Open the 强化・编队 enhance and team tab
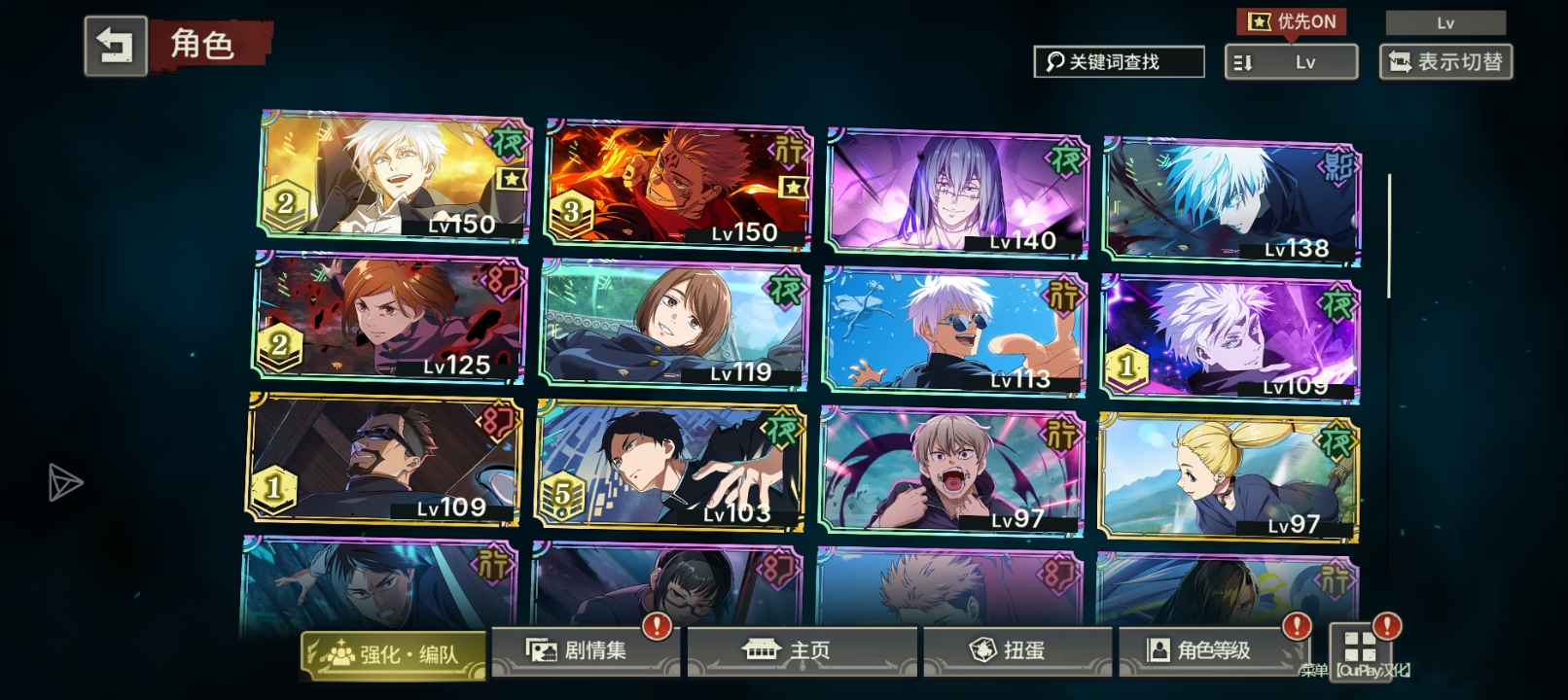 (x=394, y=654)
